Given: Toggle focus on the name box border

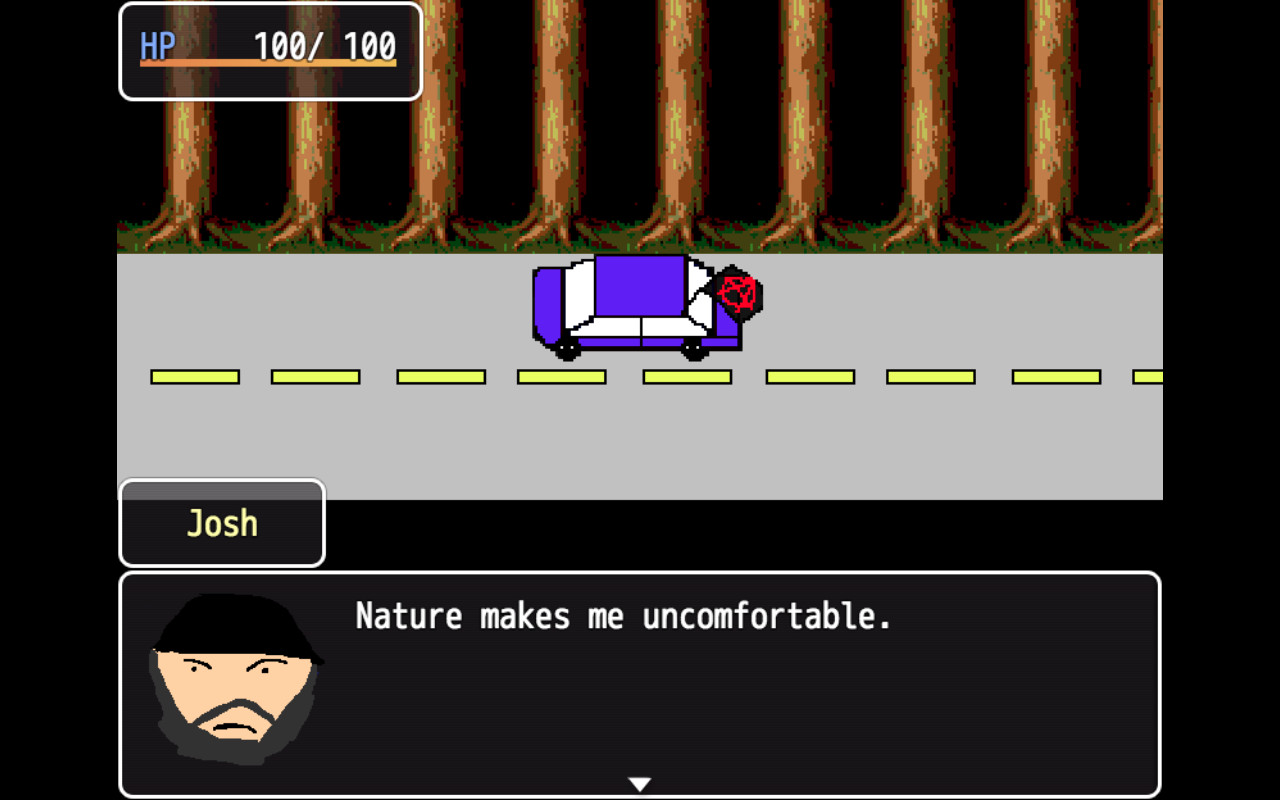Looking at the screenshot, I should tap(122, 522).
